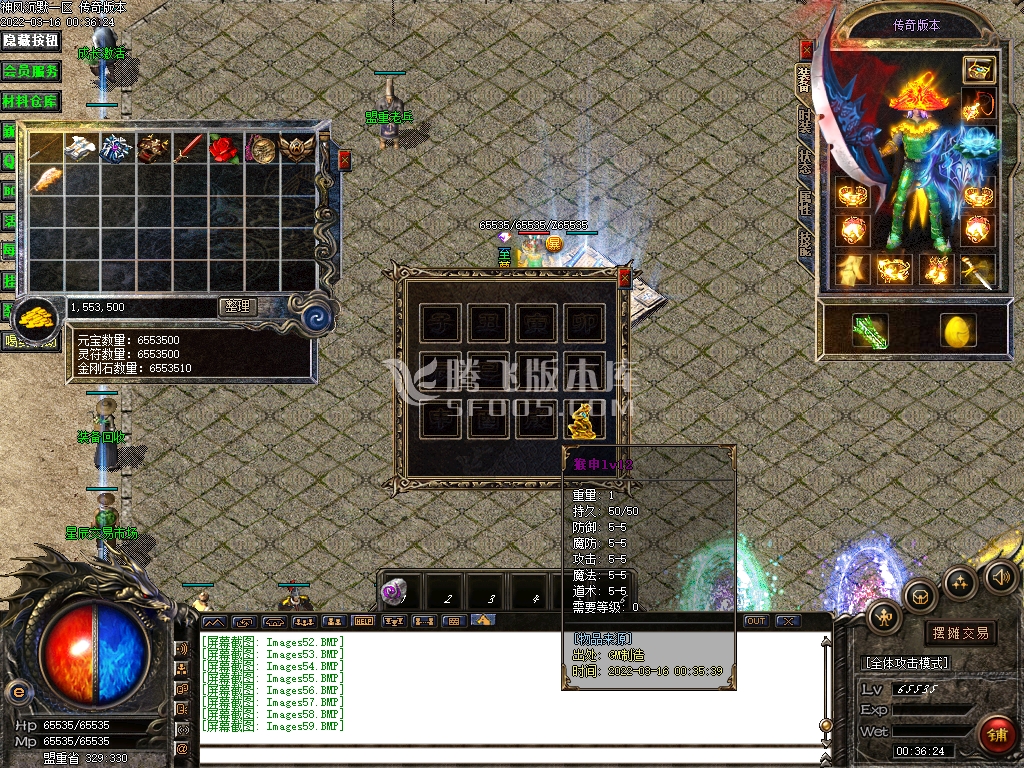Image resolution: width=1024 pixels, height=768 pixels.
Task: Click the red 铺 shop button
Action: tap(994, 733)
